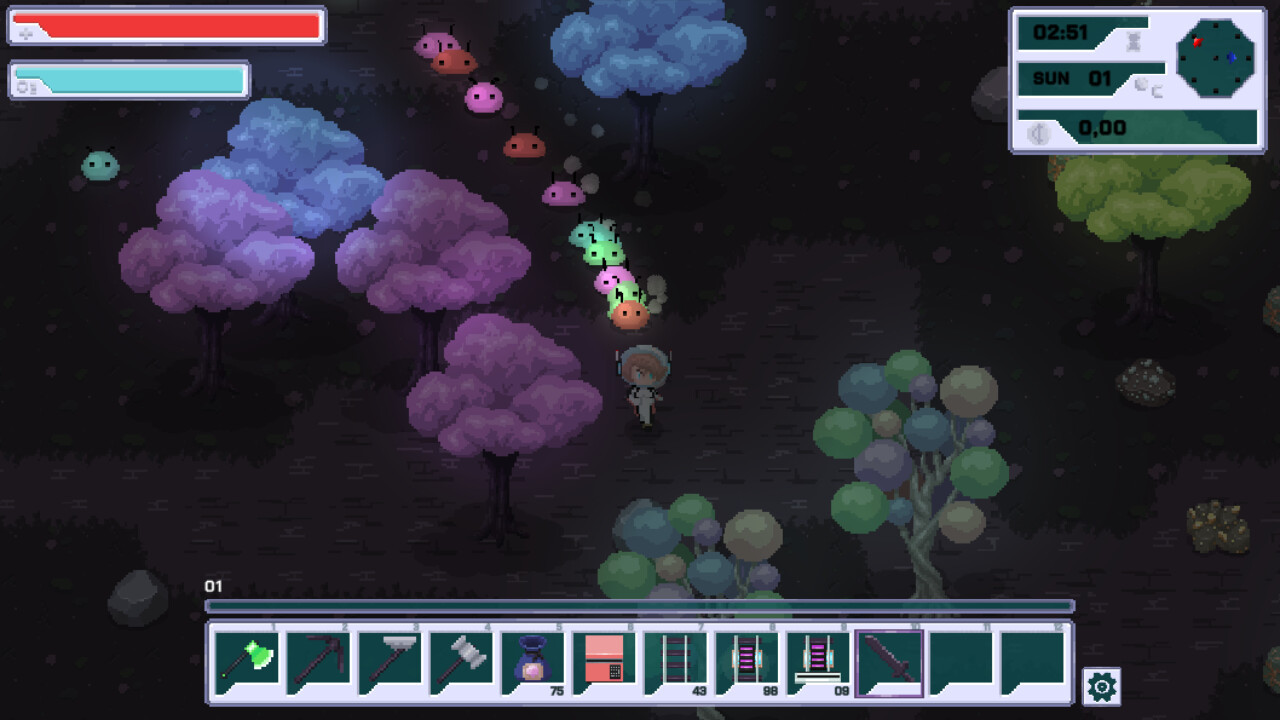Click the hourglass icon beside the clock
Screen dimensions: 1280x720
click(1133, 40)
